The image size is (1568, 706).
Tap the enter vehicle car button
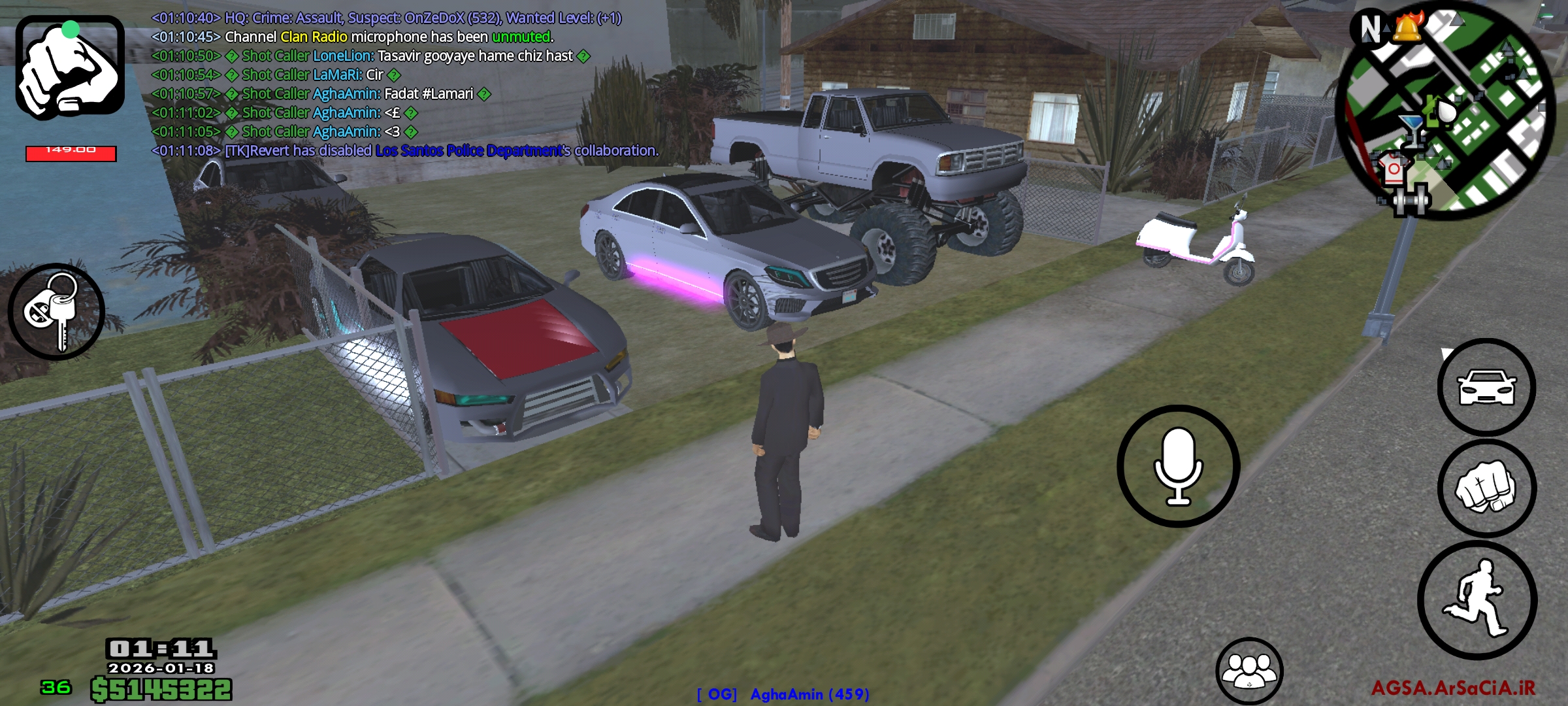1486,387
